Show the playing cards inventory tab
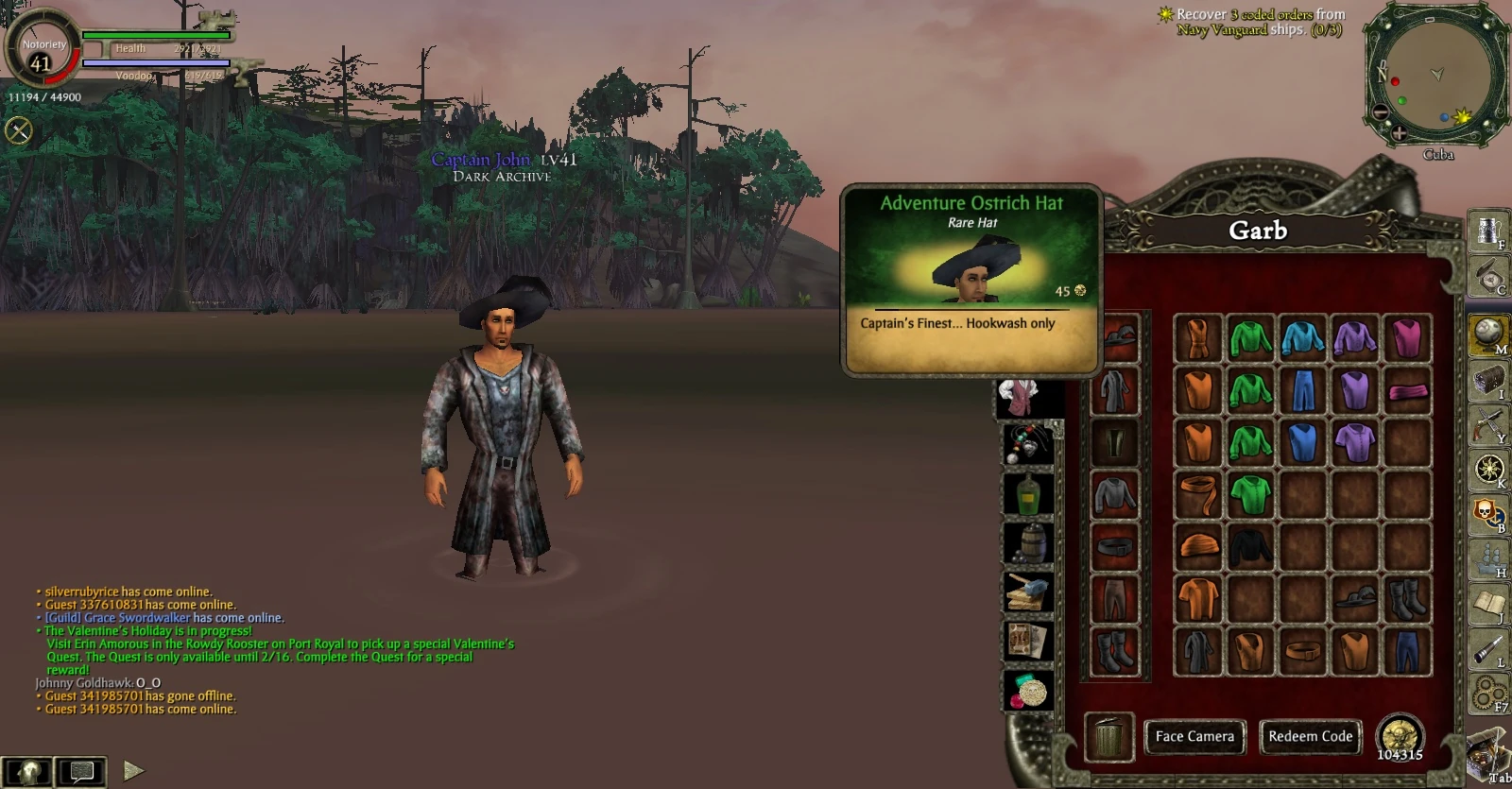 pos(1028,641)
